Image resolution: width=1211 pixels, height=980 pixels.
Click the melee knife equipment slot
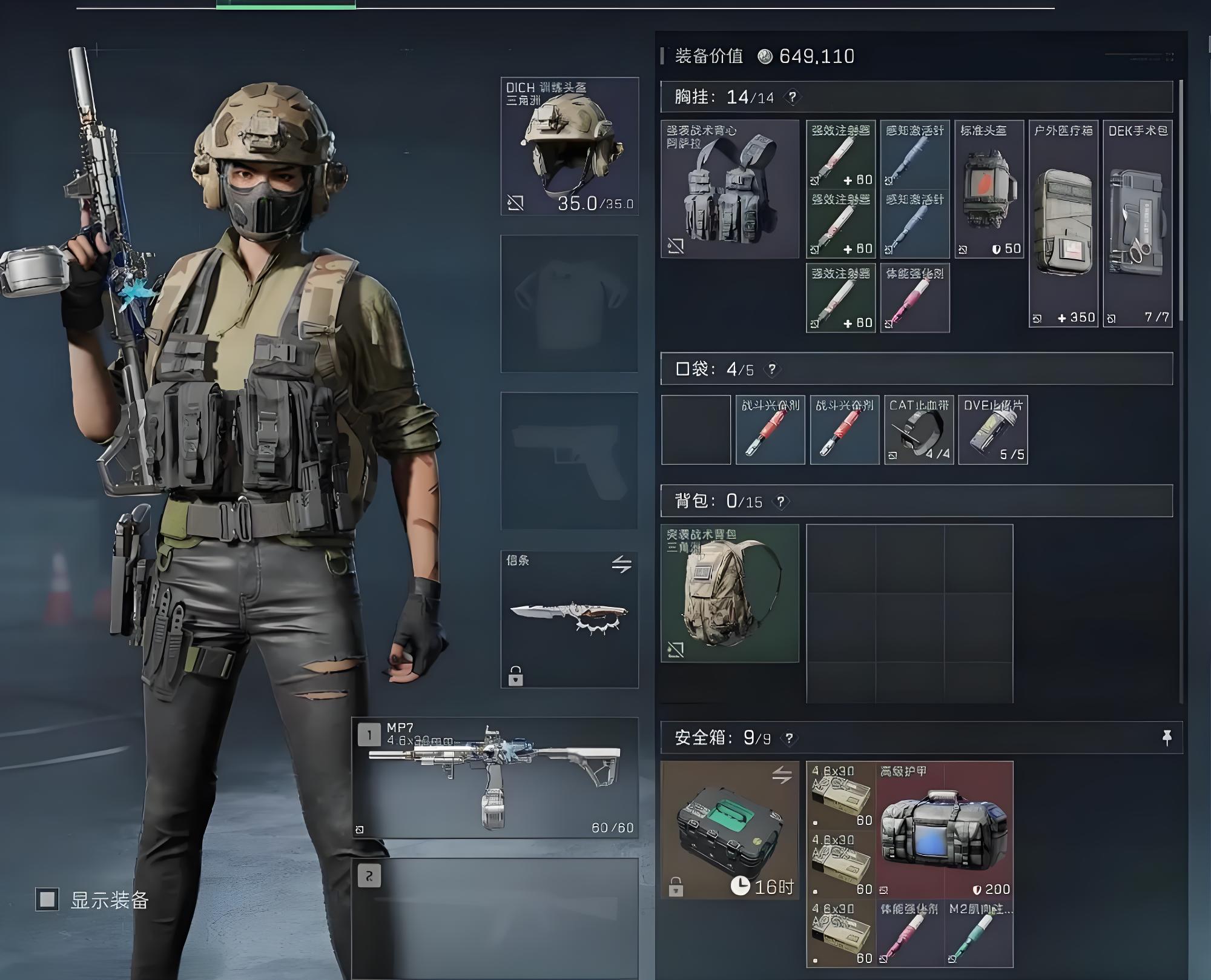(x=569, y=619)
